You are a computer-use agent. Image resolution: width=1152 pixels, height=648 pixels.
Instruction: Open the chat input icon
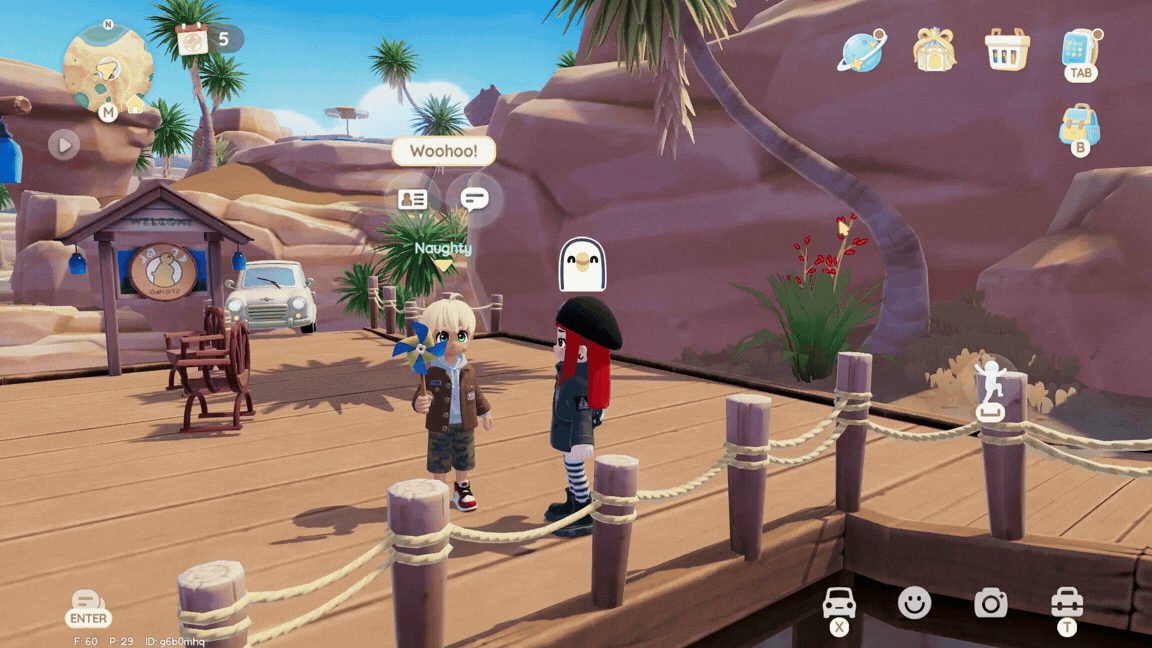(x=88, y=603)
